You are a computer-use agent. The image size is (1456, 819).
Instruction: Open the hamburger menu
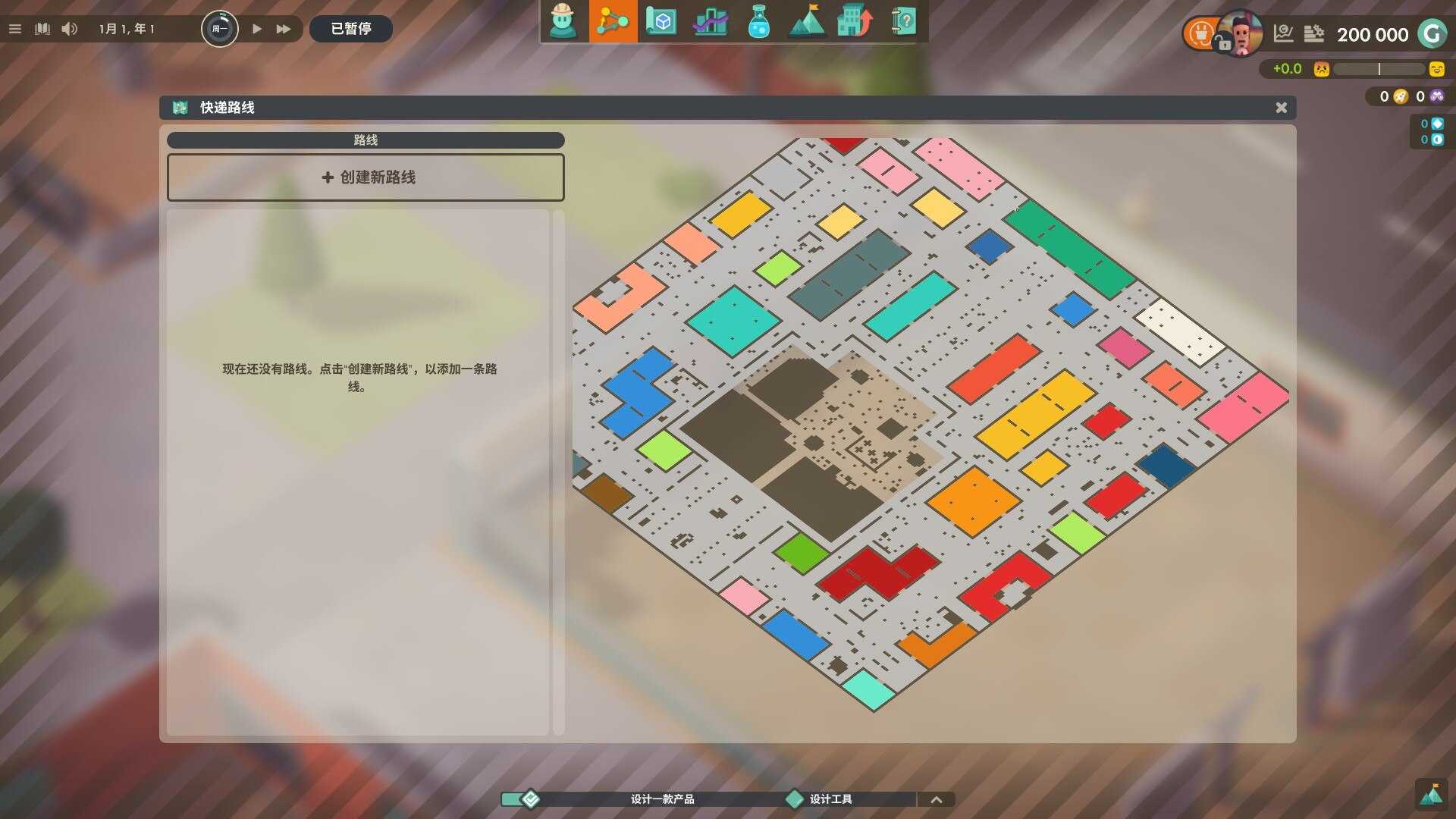coord(14,29)
